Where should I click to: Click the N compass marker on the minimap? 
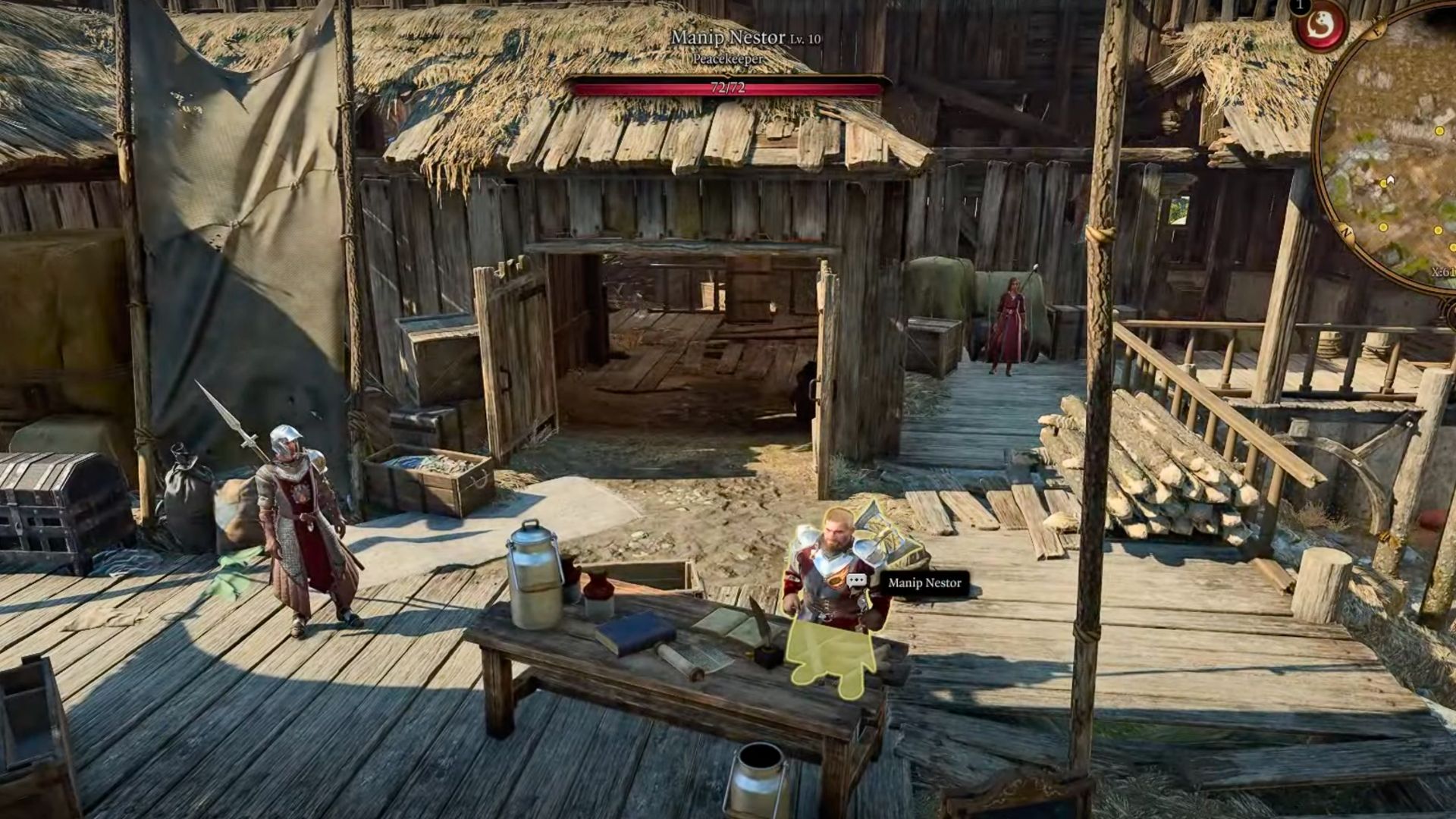[1346, 231]
